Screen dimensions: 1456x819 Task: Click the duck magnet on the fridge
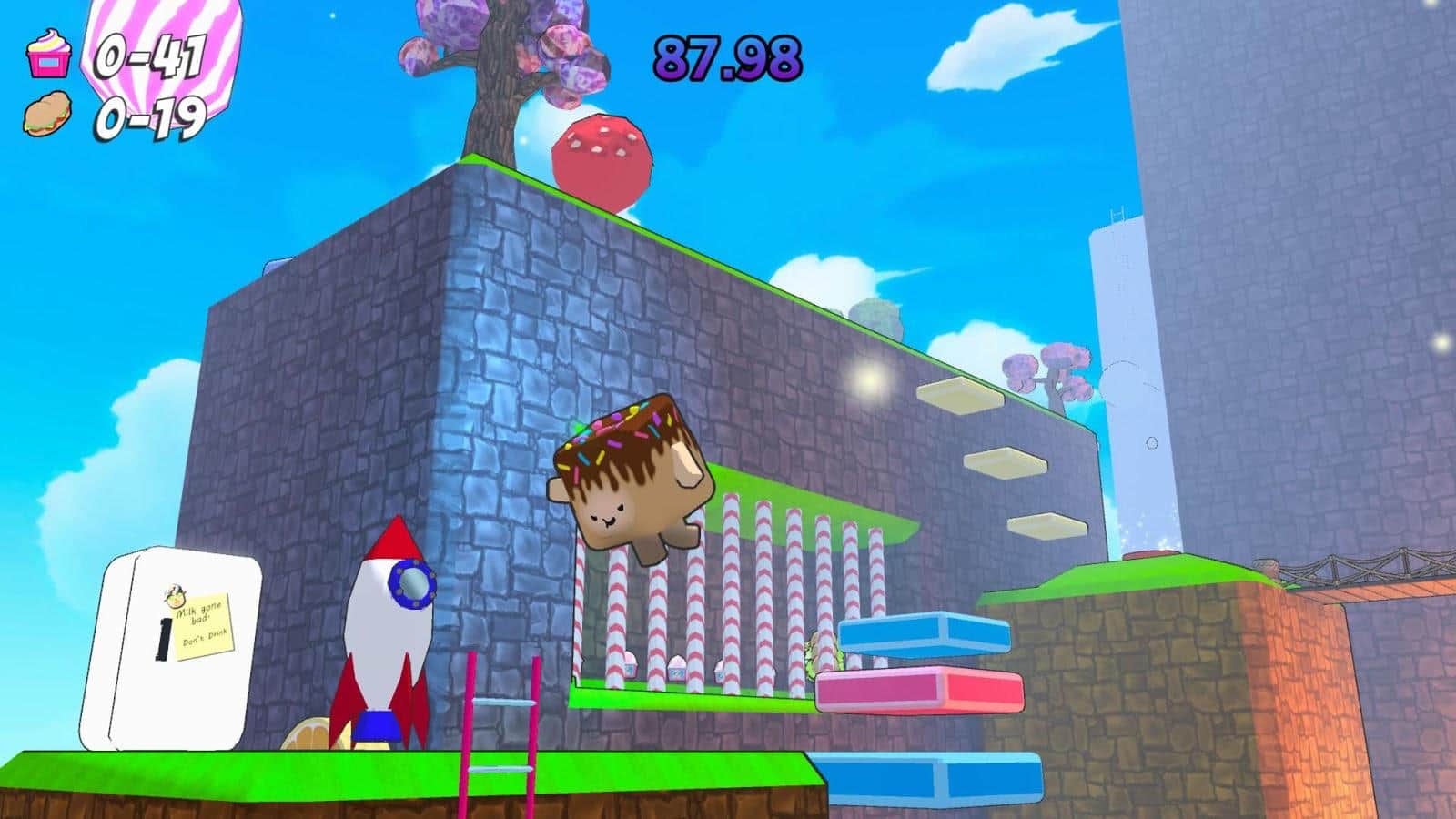174,593
